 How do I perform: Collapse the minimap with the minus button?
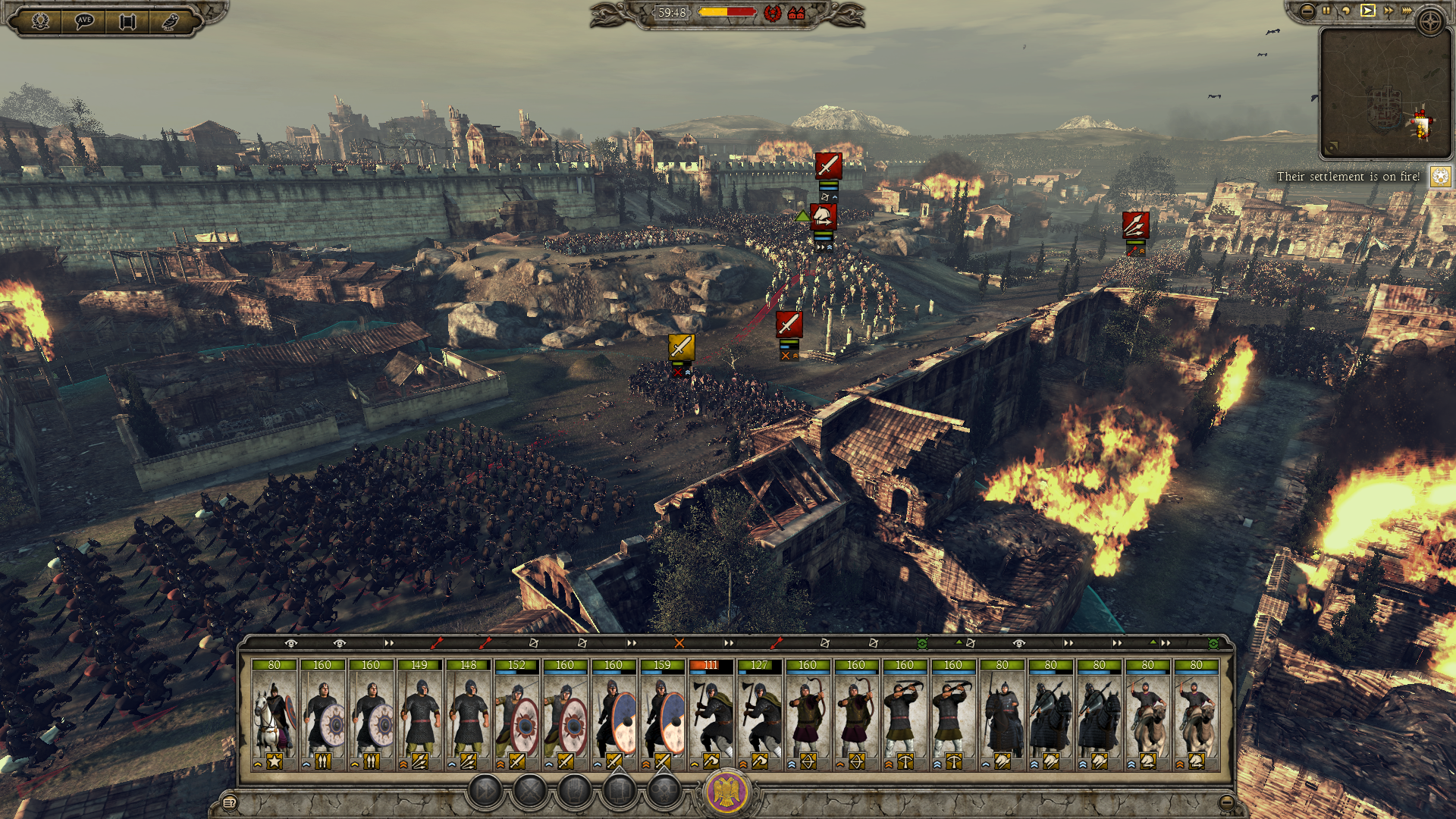[1307, 11]
